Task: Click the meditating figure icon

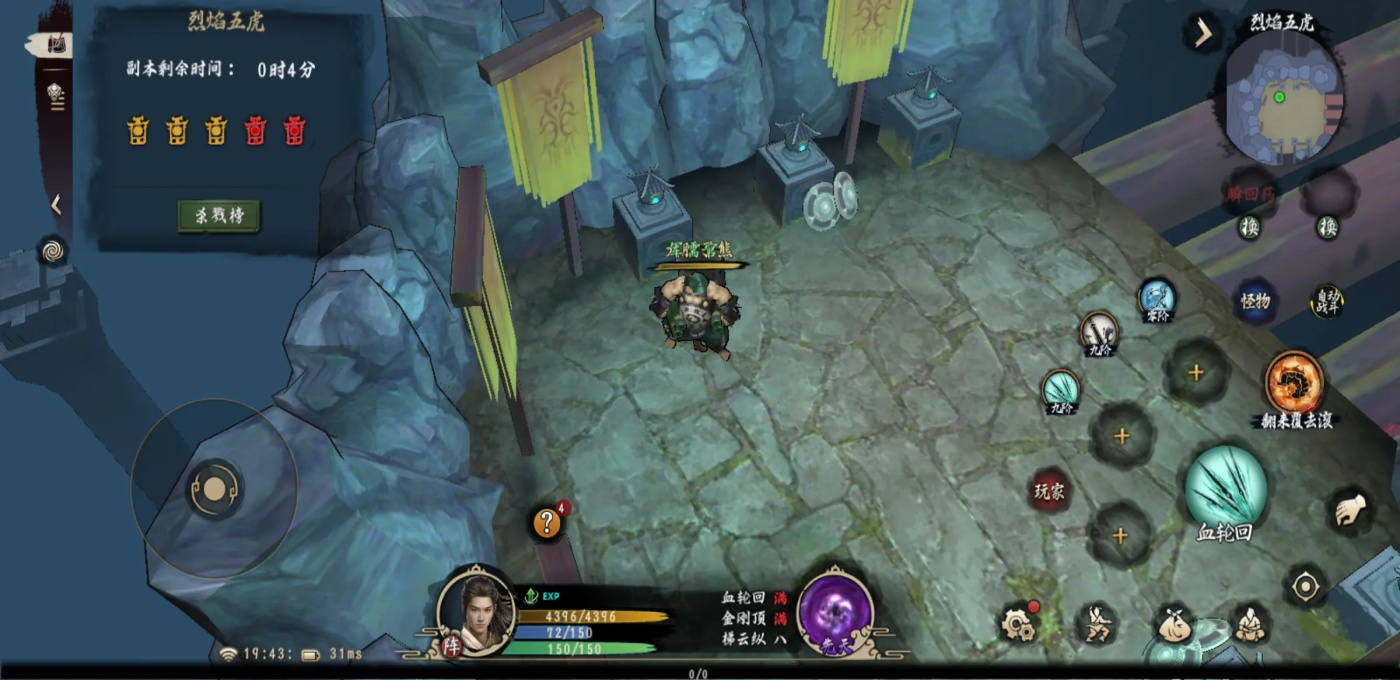Action: point(1248,623)
